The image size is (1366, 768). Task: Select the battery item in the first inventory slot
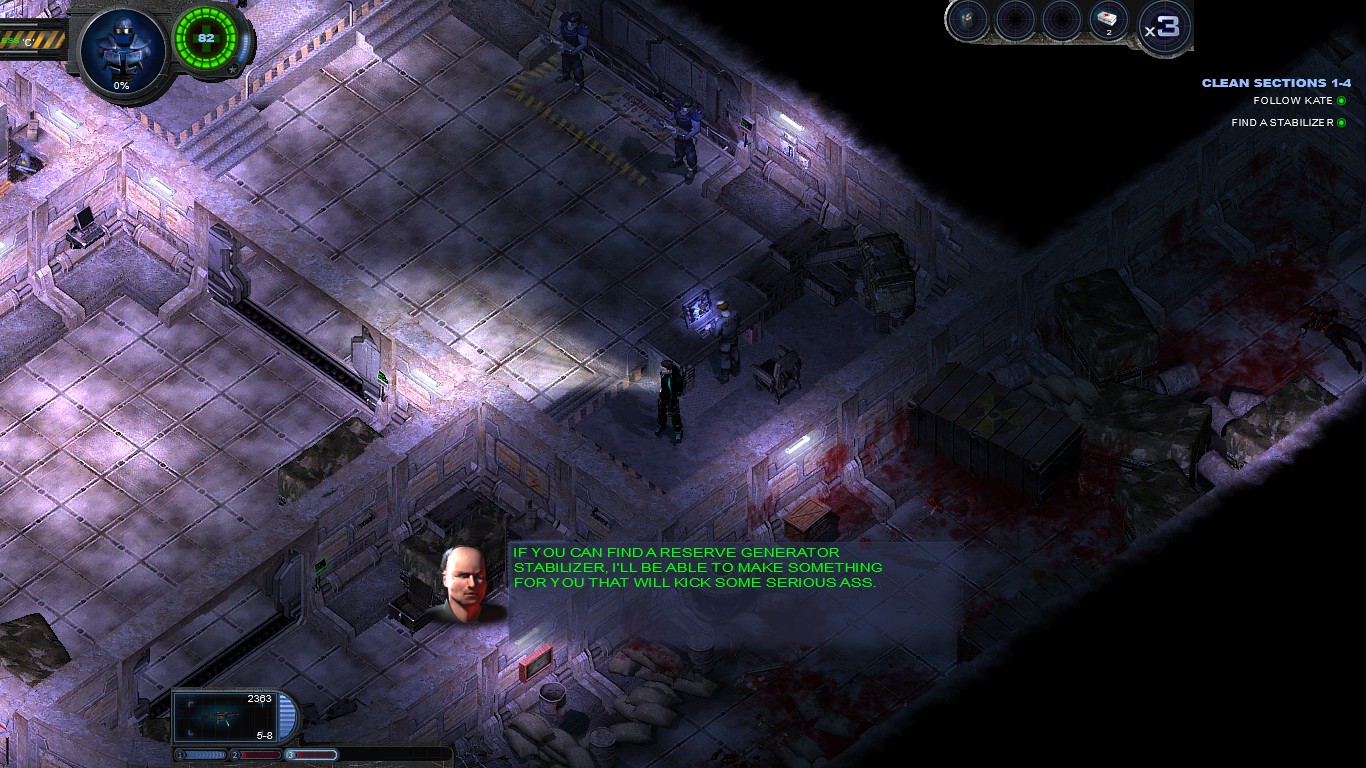click(966, 20)
